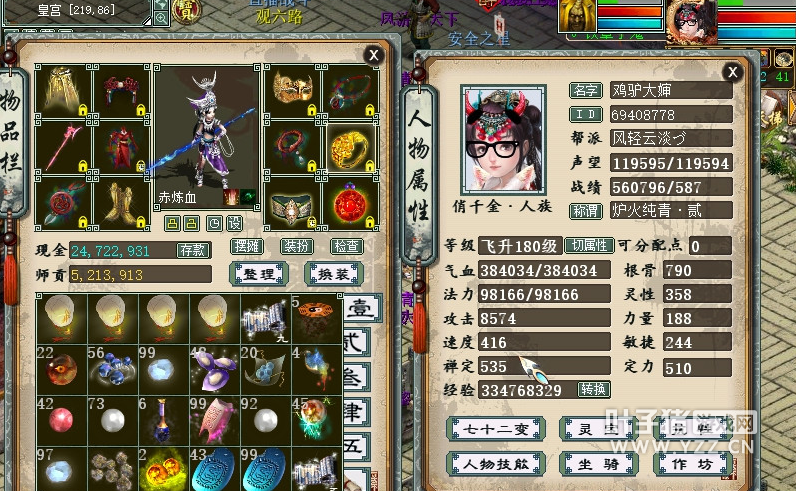Click the 装扮 dress-up button
The height and width of the screenshot is (491, 796).
click(297, 245)
